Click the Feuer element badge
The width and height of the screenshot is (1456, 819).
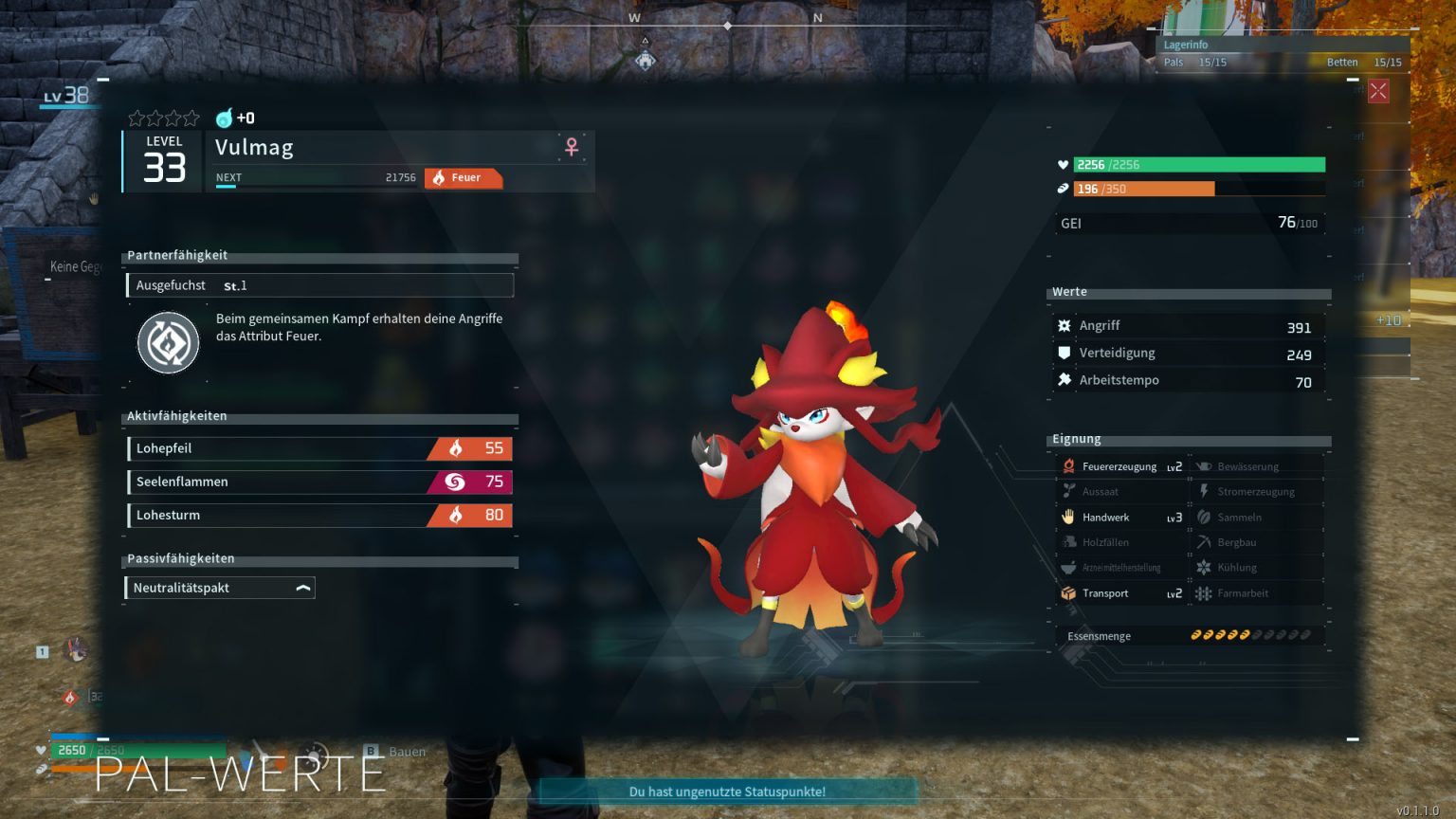[464, 178]
